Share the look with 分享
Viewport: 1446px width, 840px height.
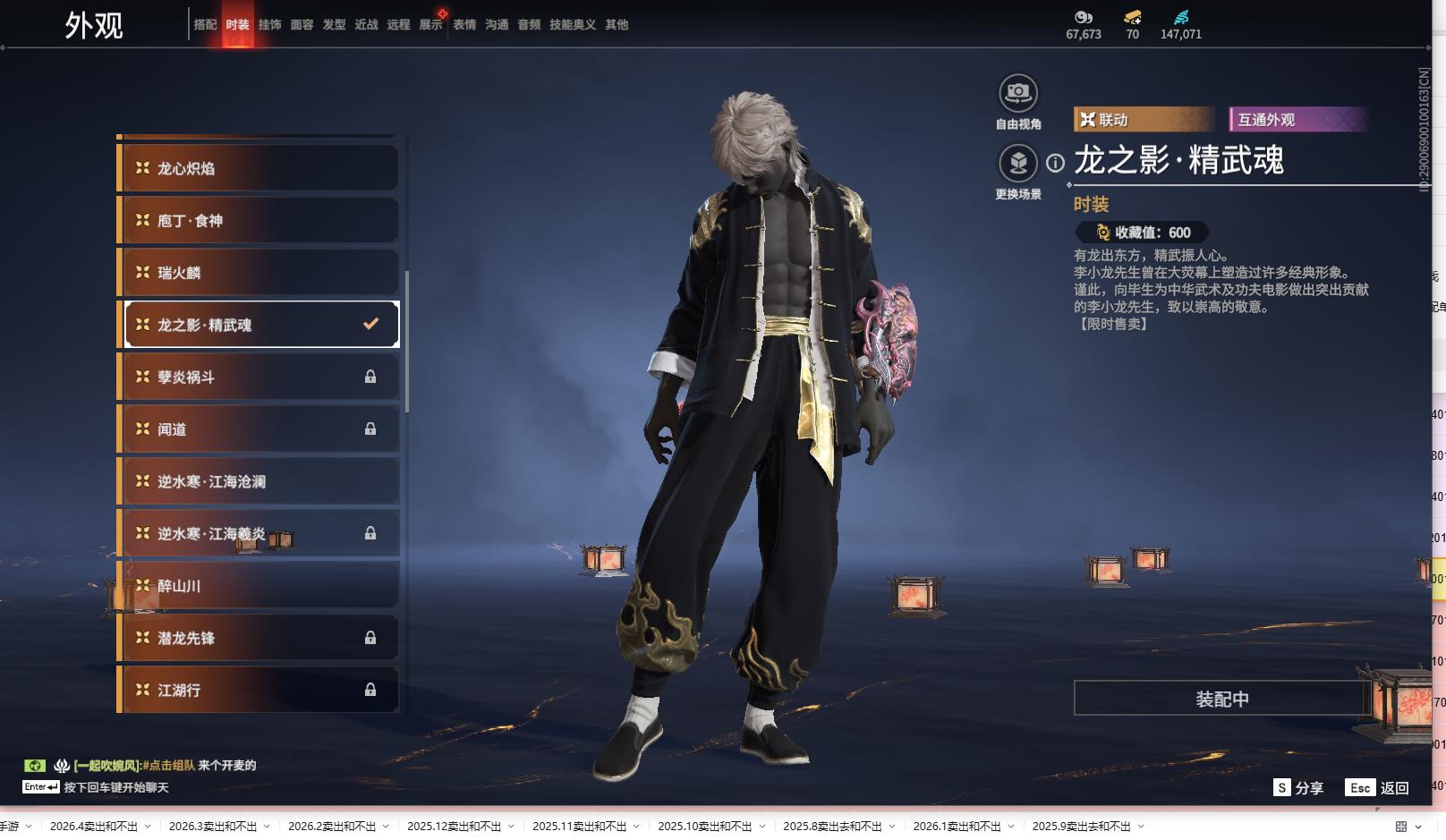(1298, 787)
